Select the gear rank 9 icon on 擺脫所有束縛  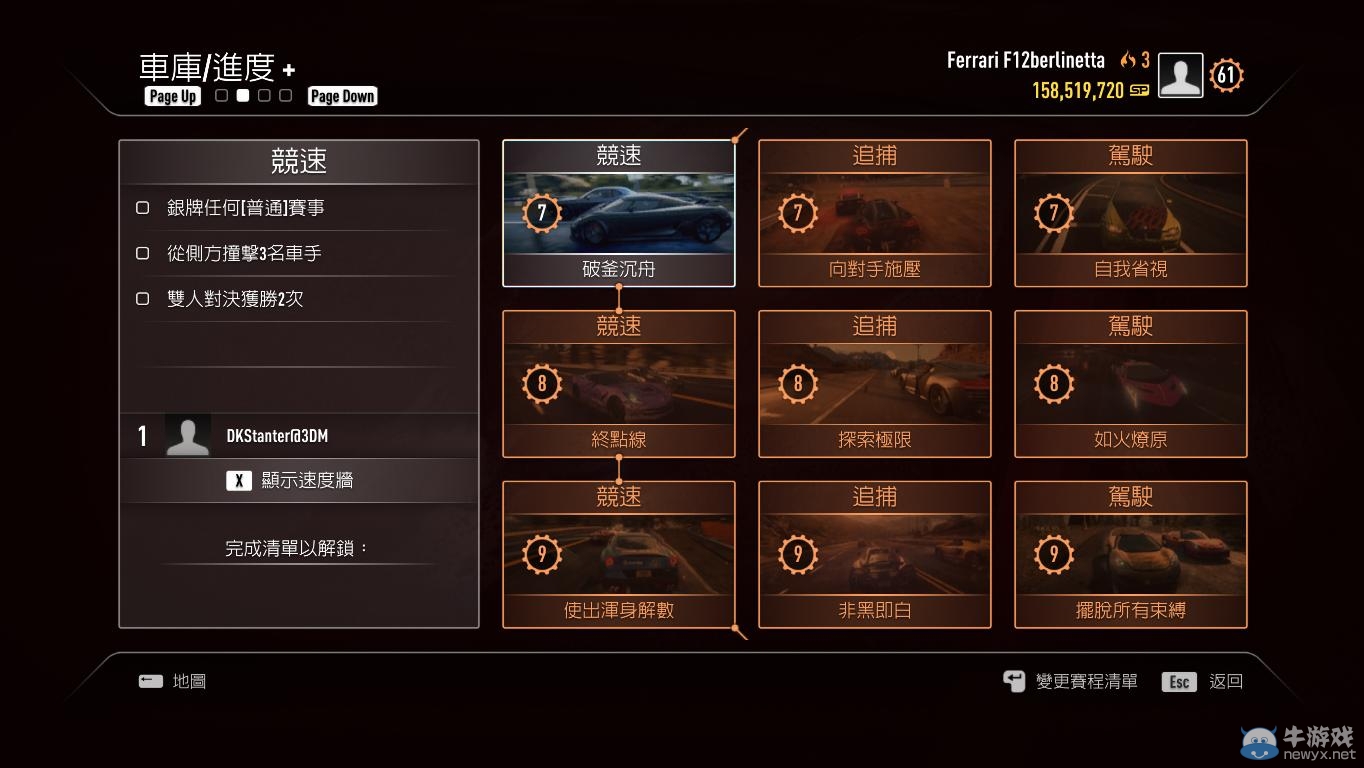[x=1053, y=554]
